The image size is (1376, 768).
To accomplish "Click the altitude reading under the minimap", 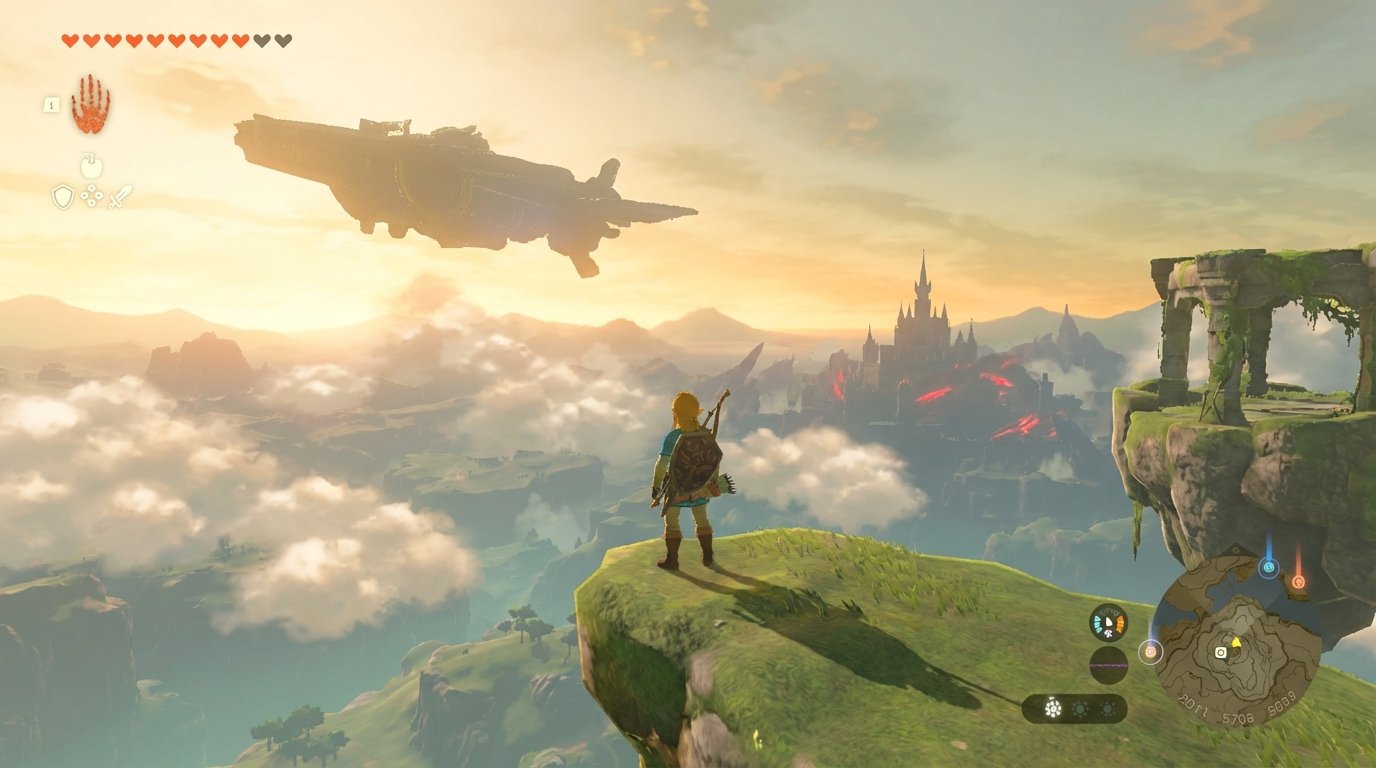I will pyautogui.click(x=1238, y=717).
